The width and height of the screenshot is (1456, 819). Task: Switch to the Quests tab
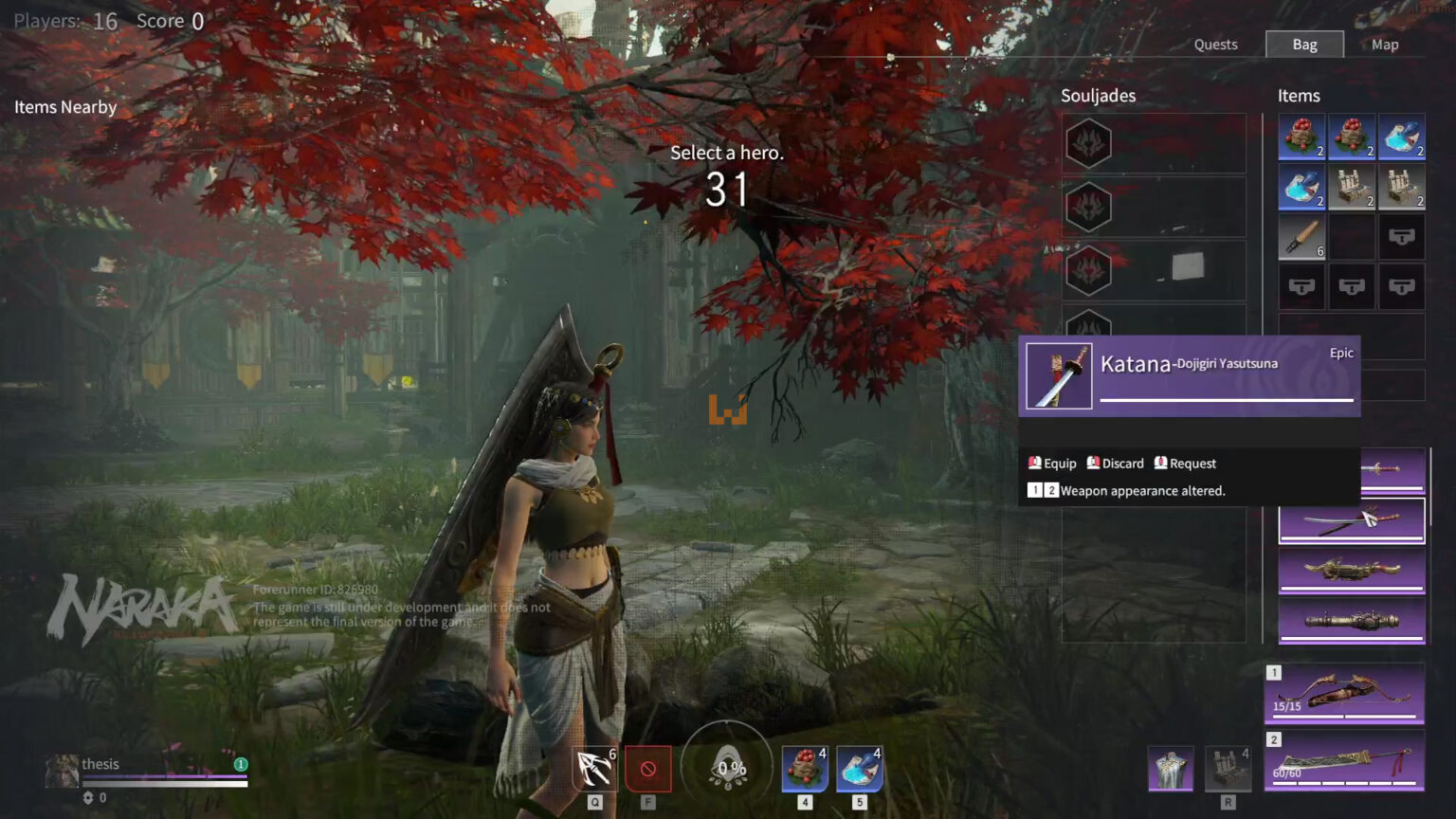pos(1216,44)
